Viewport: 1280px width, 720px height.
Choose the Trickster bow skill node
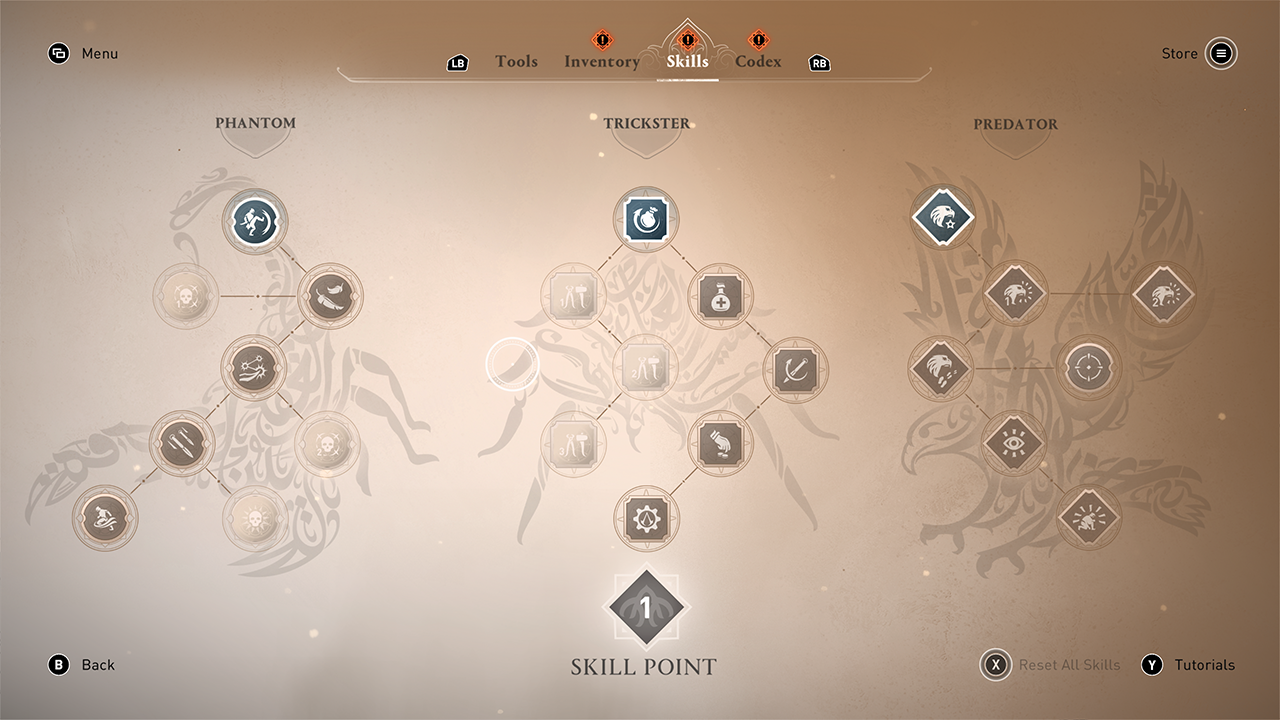(795, 370)
